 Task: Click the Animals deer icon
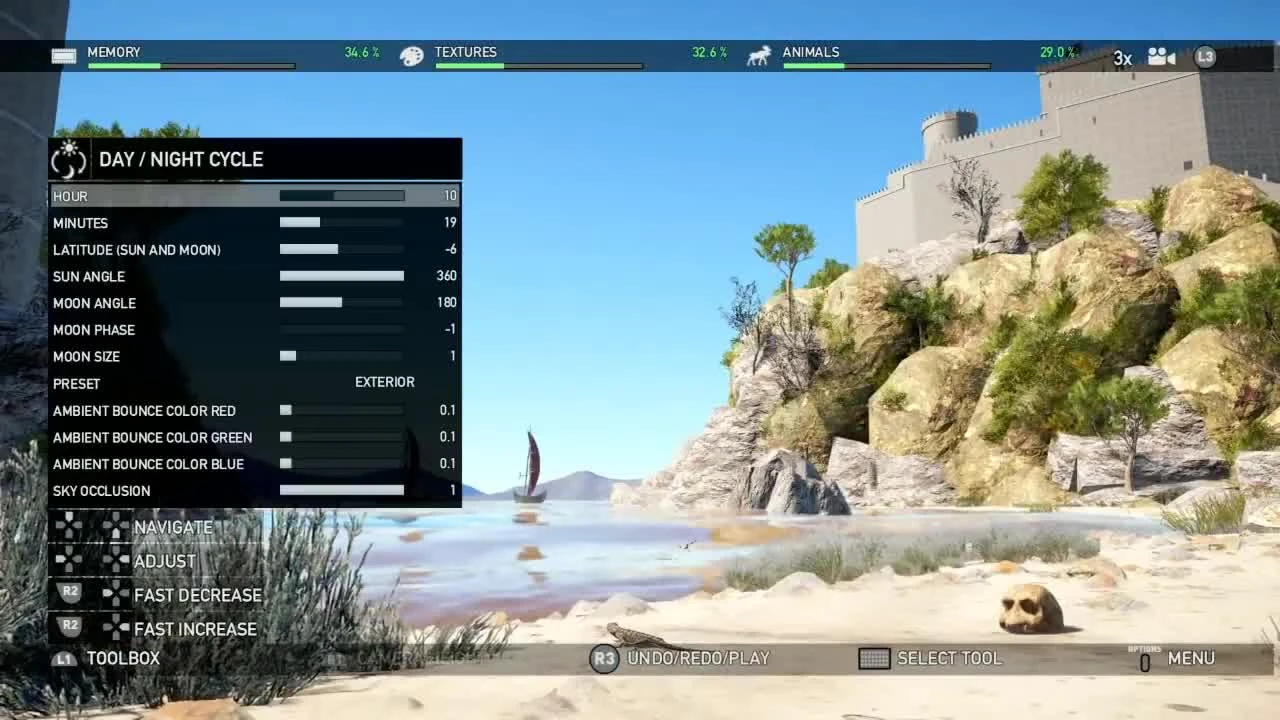(757, 56)
